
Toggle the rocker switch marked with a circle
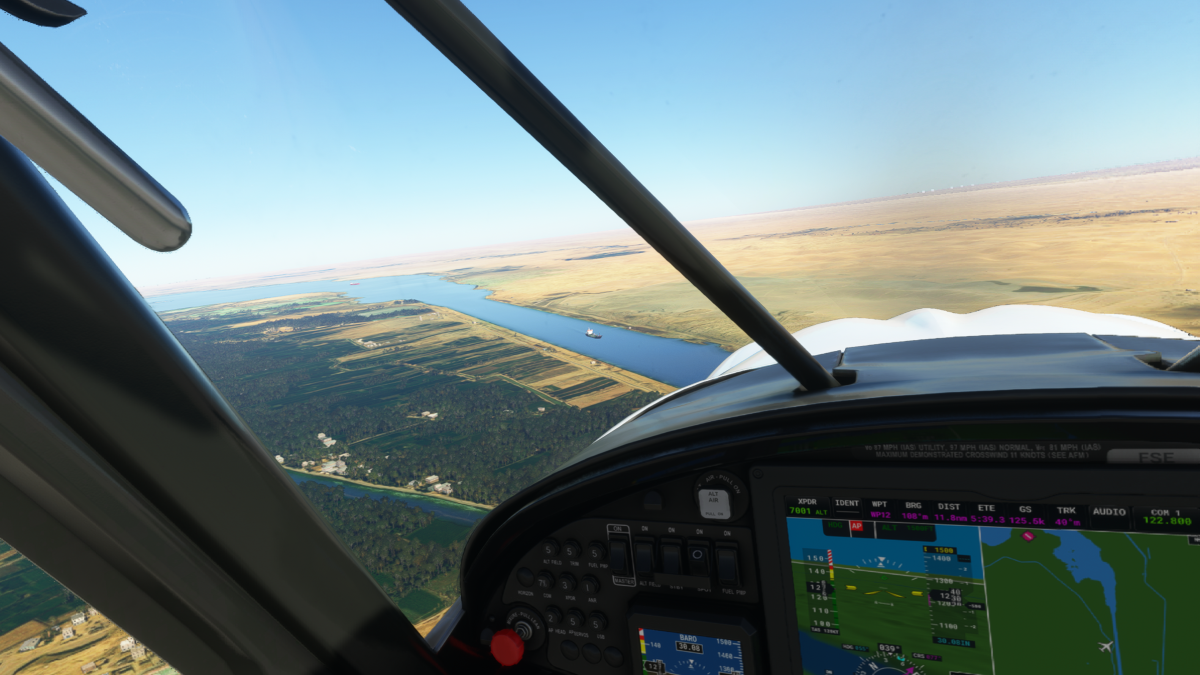(699, 557)
